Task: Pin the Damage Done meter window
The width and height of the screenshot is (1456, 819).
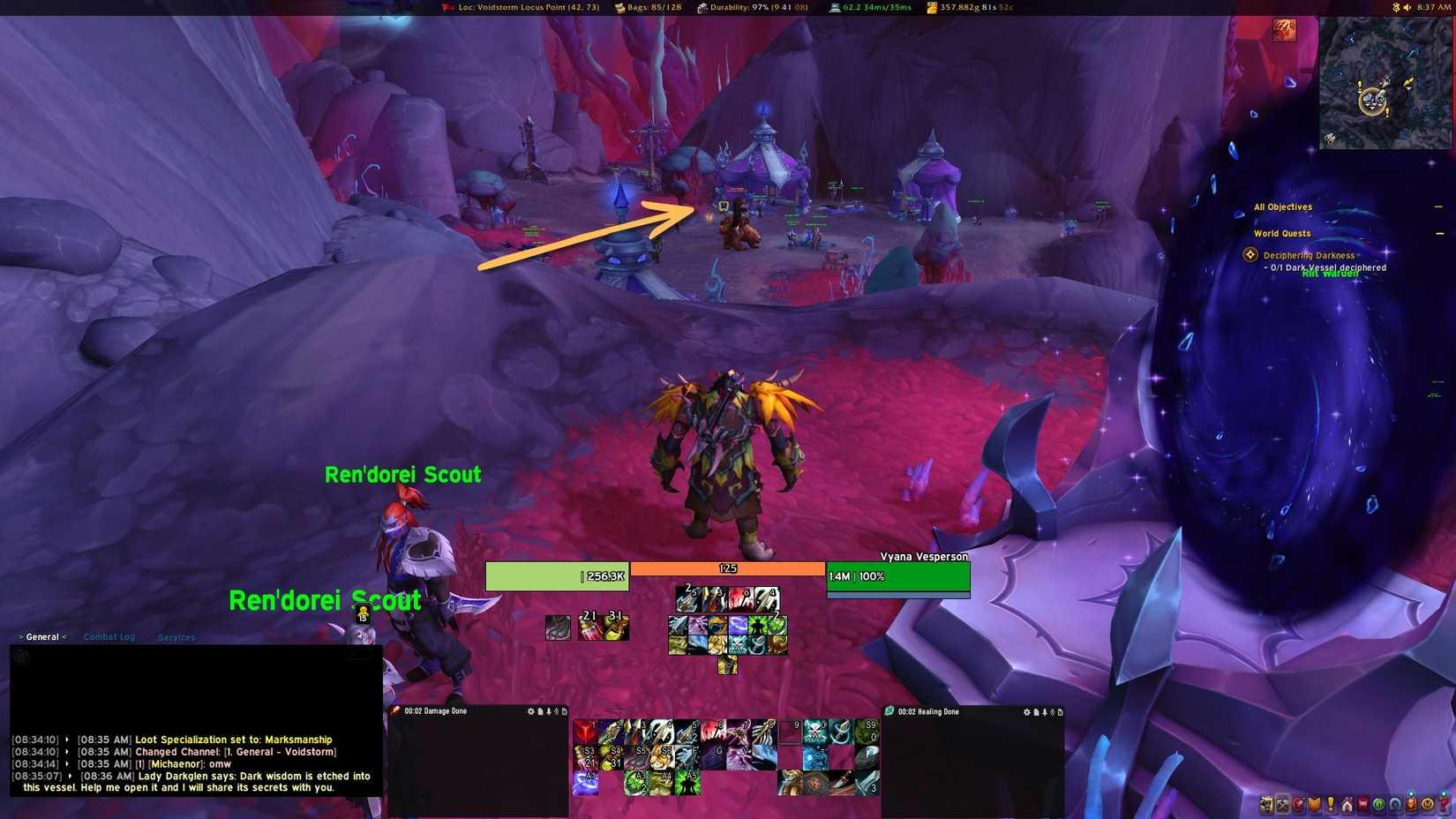Action: (x=548, y=711)
